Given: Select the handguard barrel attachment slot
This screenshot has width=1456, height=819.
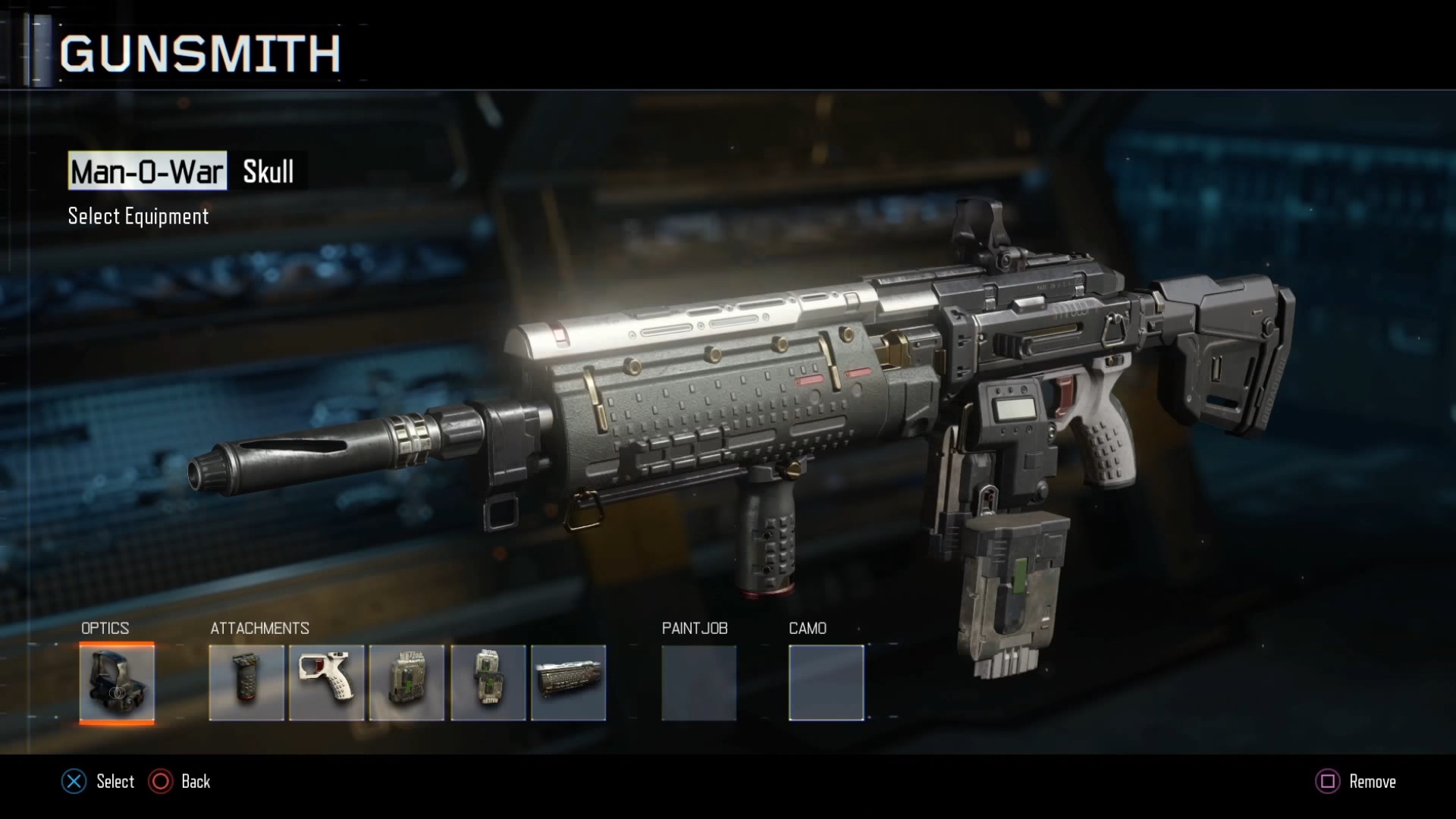Looking at the screenshot, I should [x=569, y=682].
